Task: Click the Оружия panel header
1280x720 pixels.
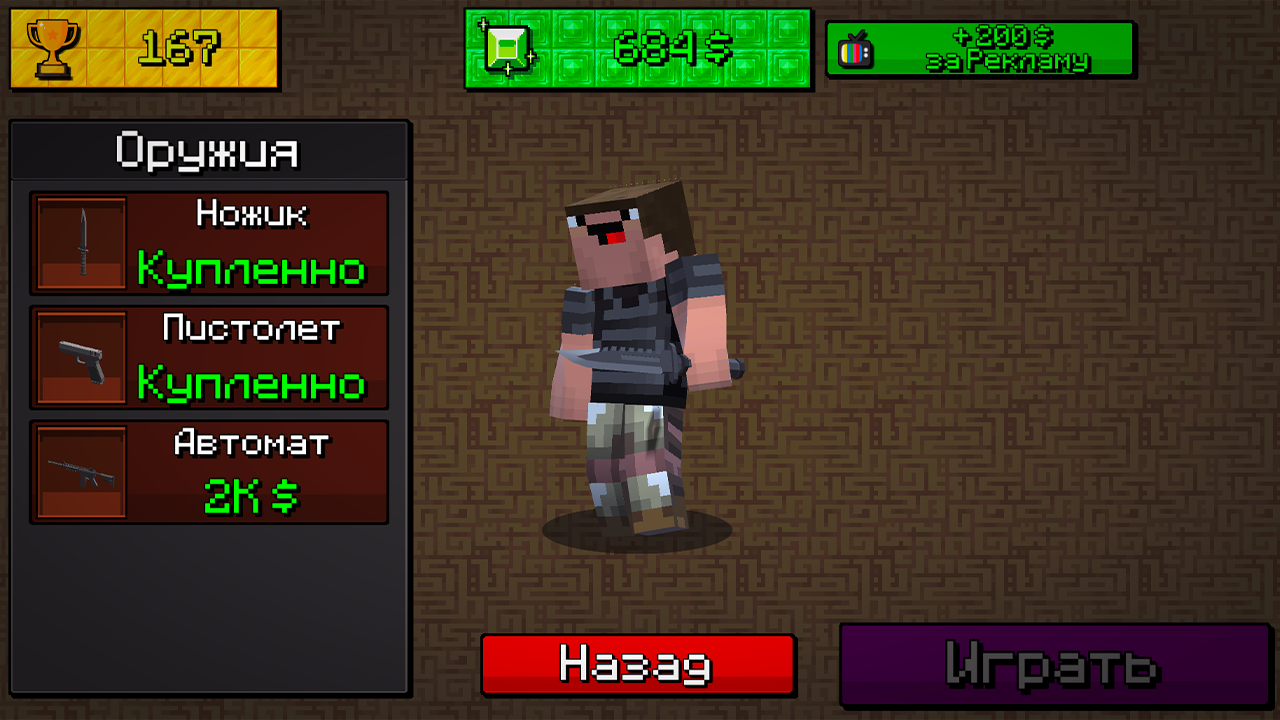Action: tap(207, 150)
